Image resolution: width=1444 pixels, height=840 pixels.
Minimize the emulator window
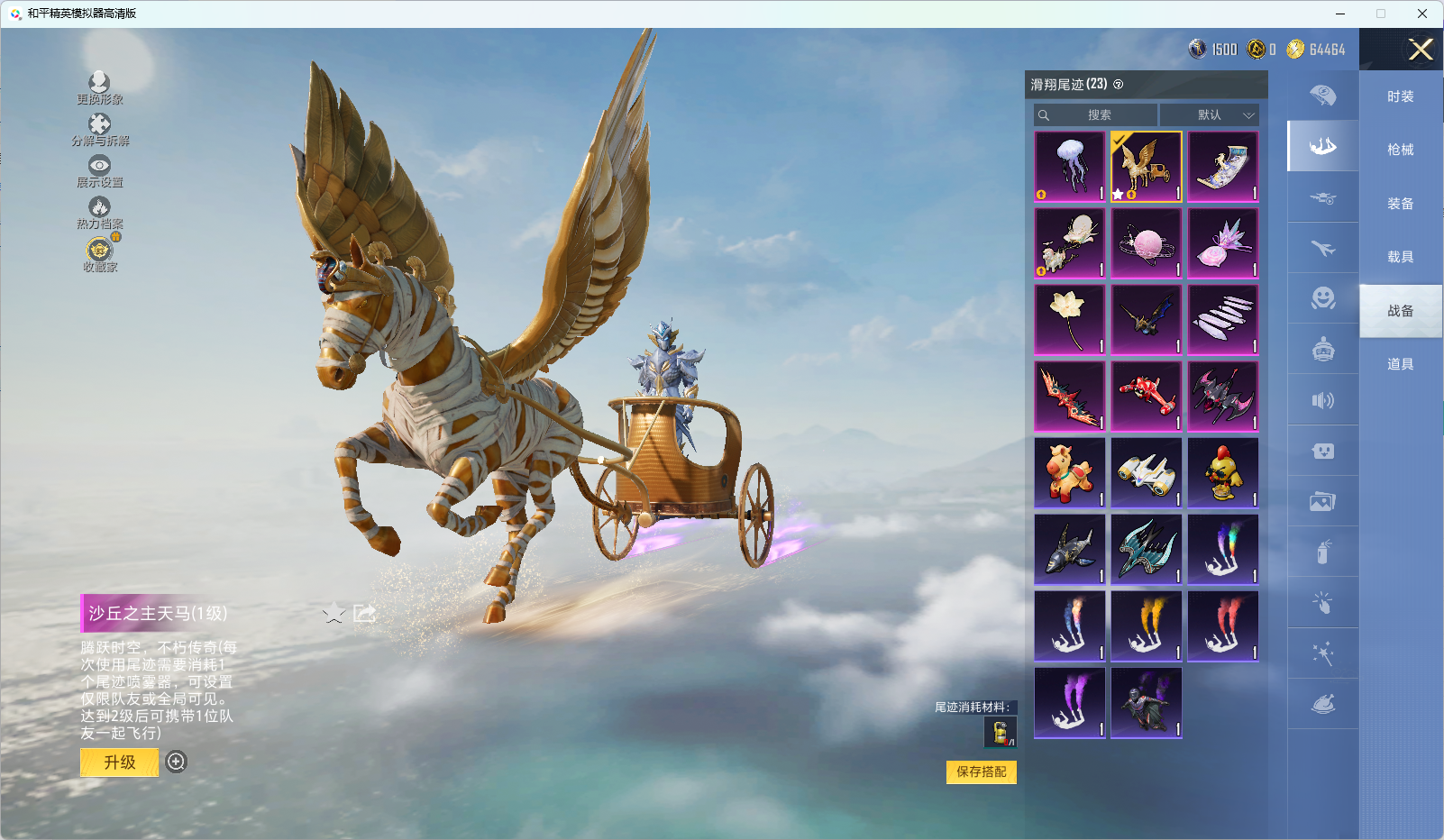pyautogui.click(x=1340, y=14)
